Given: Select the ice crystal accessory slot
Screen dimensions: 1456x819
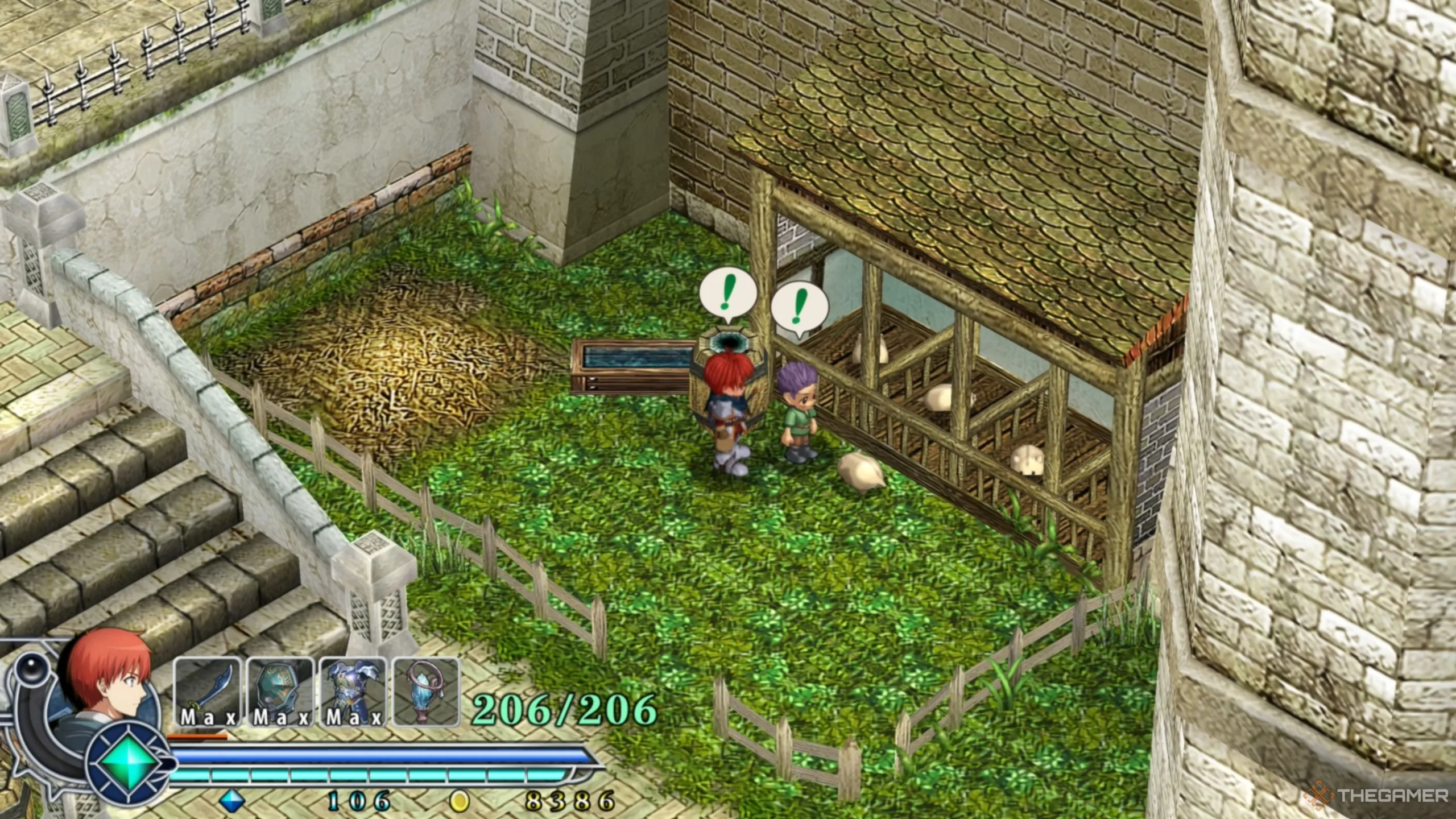Looking at the screenshot, I should (x=426, y=692).
